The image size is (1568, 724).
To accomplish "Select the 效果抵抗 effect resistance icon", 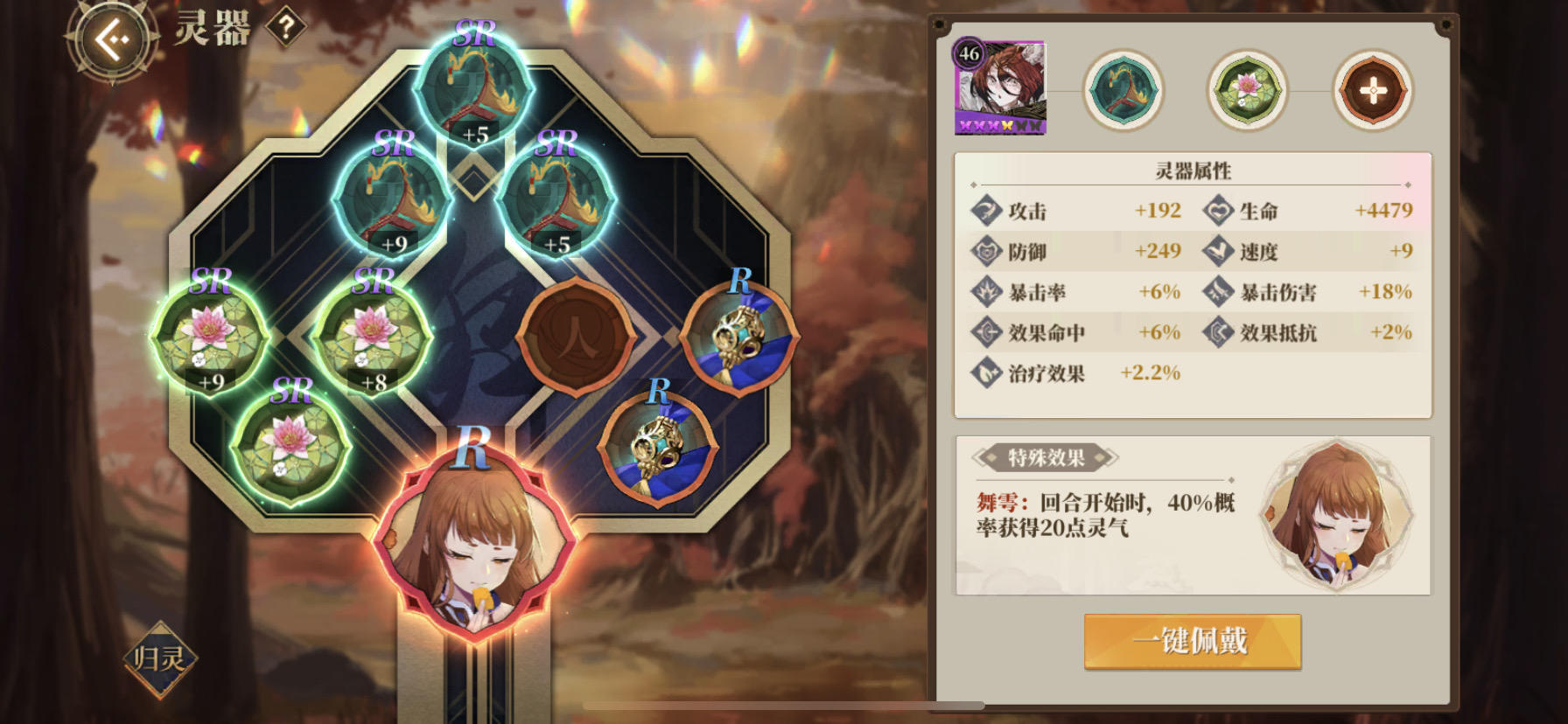I will coord(1219,332).
